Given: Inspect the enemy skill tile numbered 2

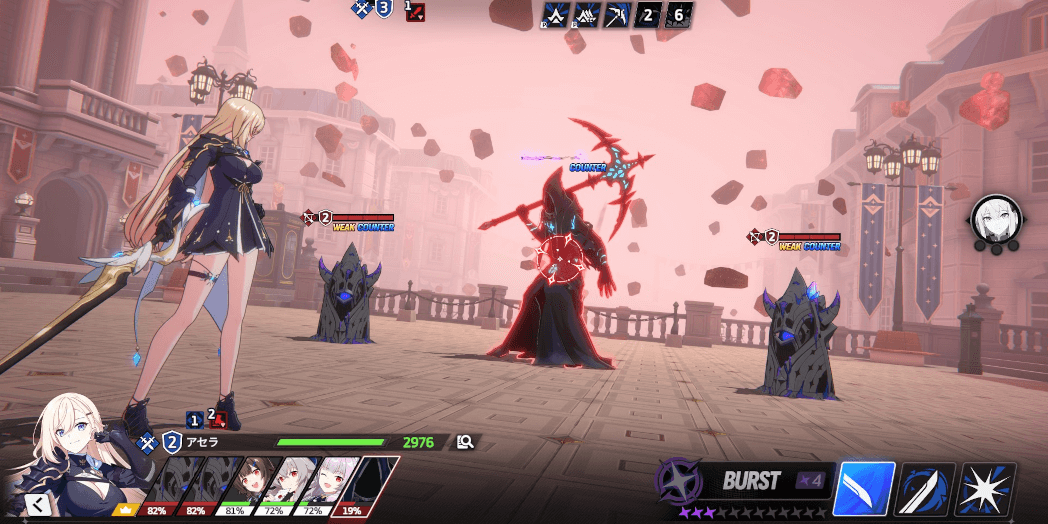Looking at the screenshot, I should [x=648, y=14].
